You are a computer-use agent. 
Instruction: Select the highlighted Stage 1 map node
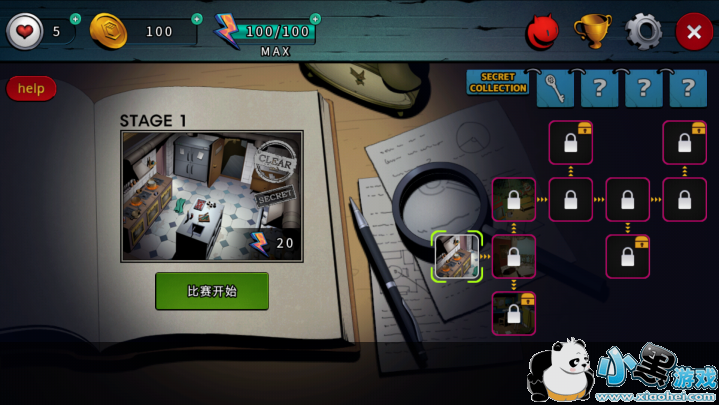point(457,256)
